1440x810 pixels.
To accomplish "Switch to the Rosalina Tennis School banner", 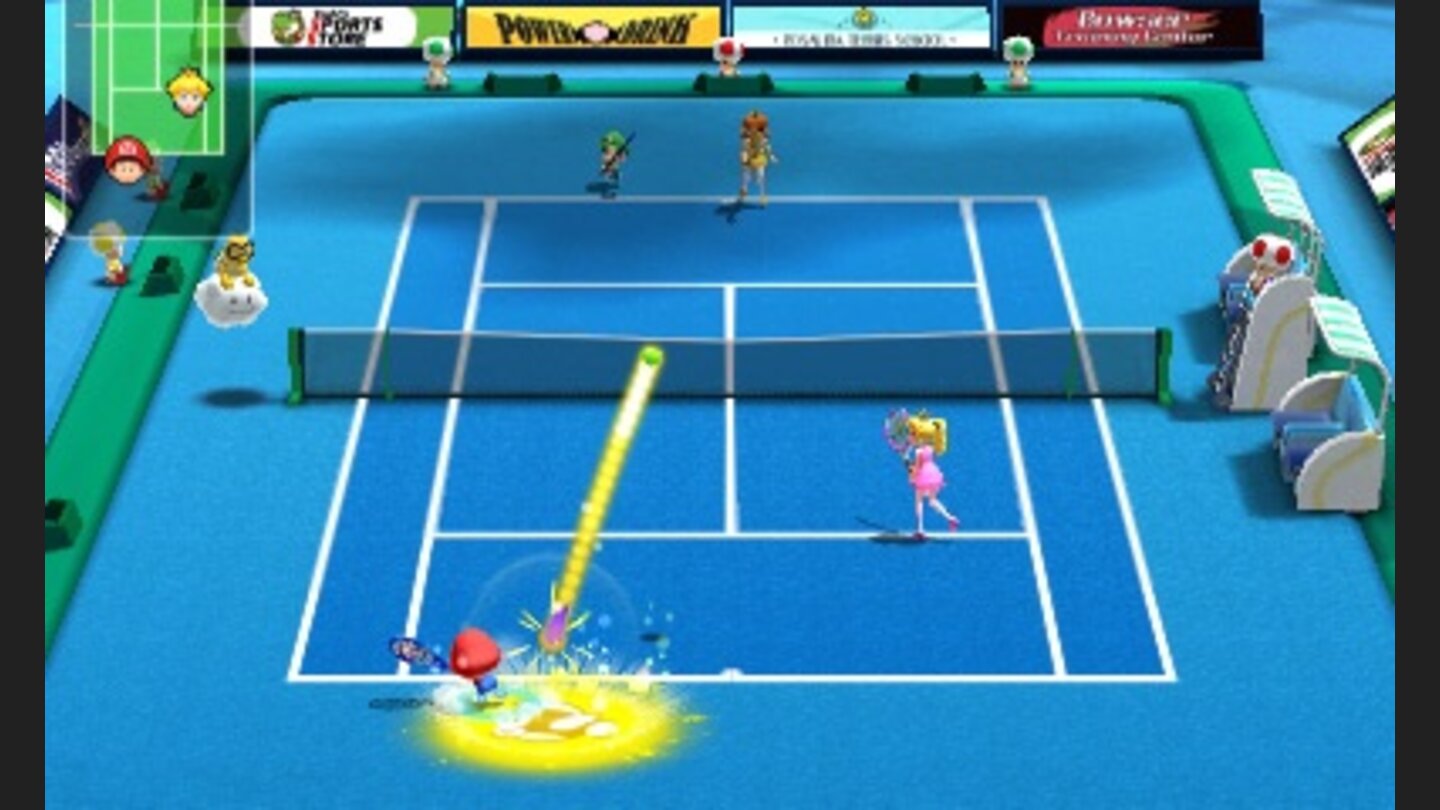I will click(862, 30).
